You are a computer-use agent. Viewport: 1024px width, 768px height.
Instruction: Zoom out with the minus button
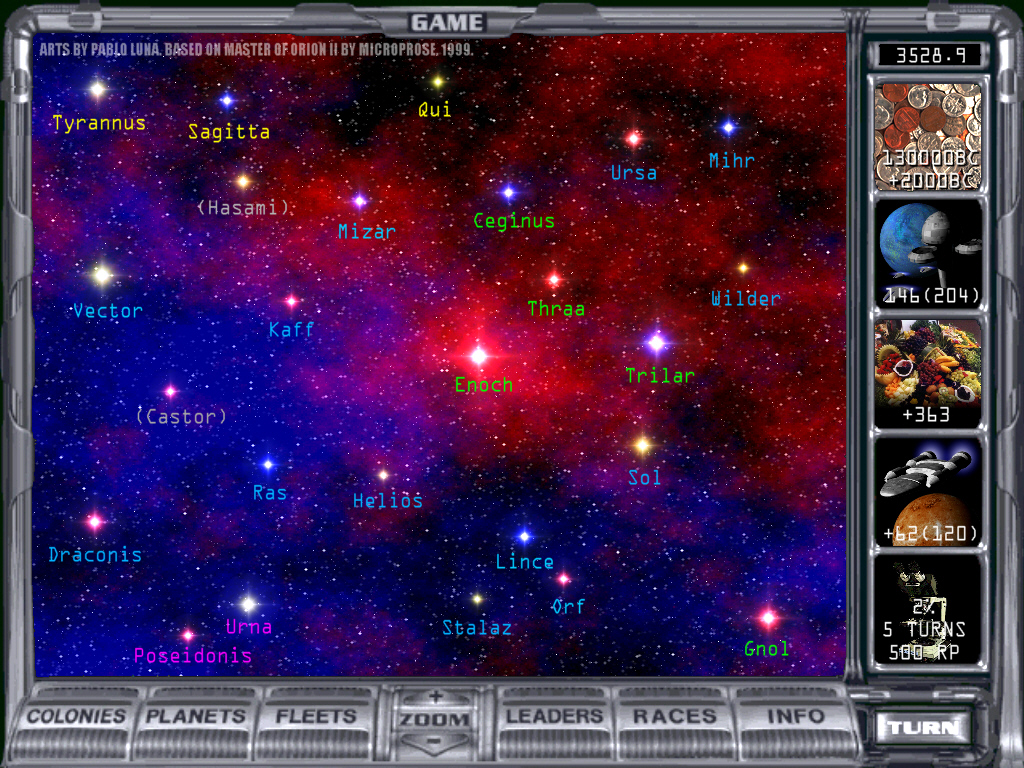pyautogui.click(x=435, y=741)
